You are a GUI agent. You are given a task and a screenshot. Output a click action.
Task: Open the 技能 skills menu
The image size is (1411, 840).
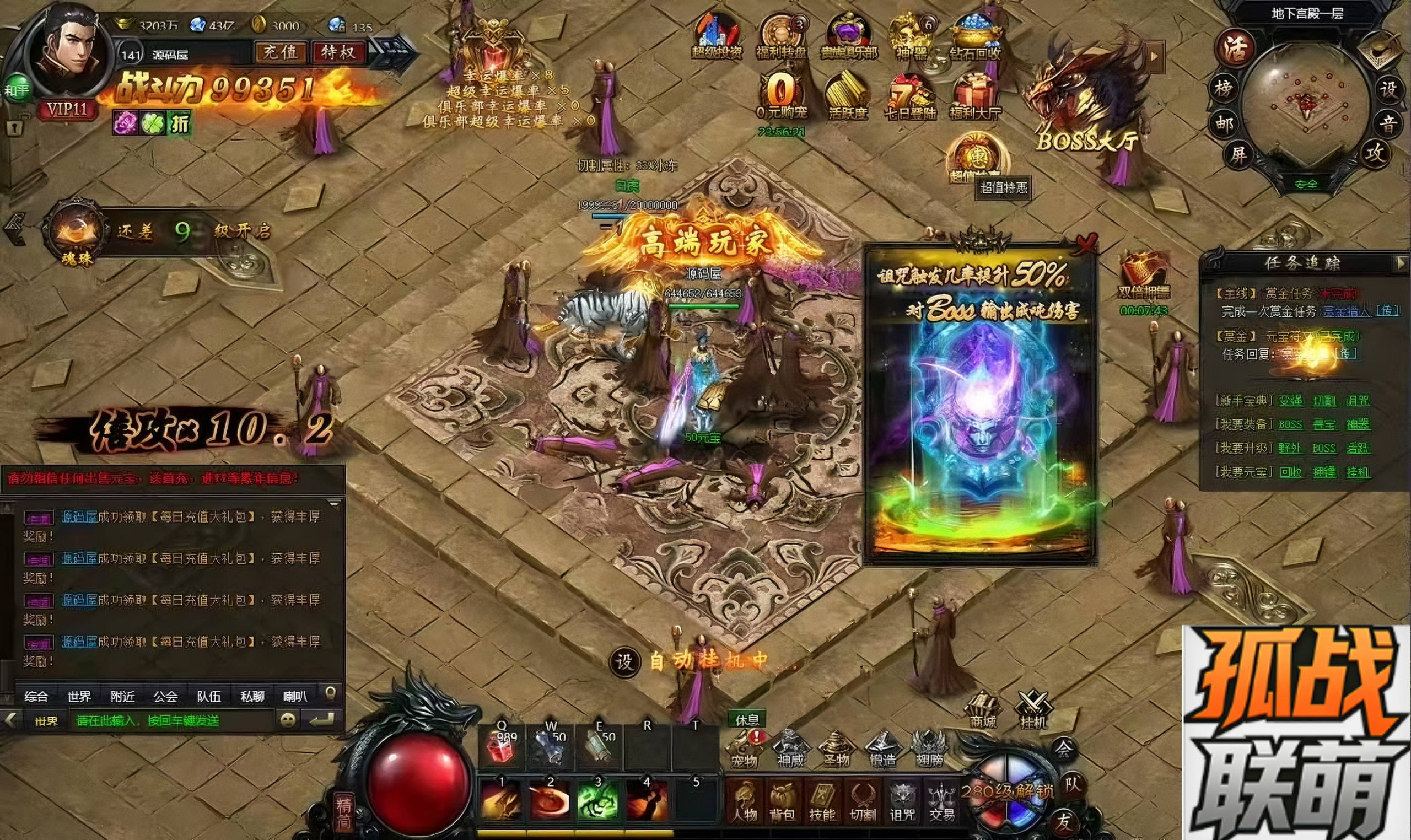pos(822,801)
